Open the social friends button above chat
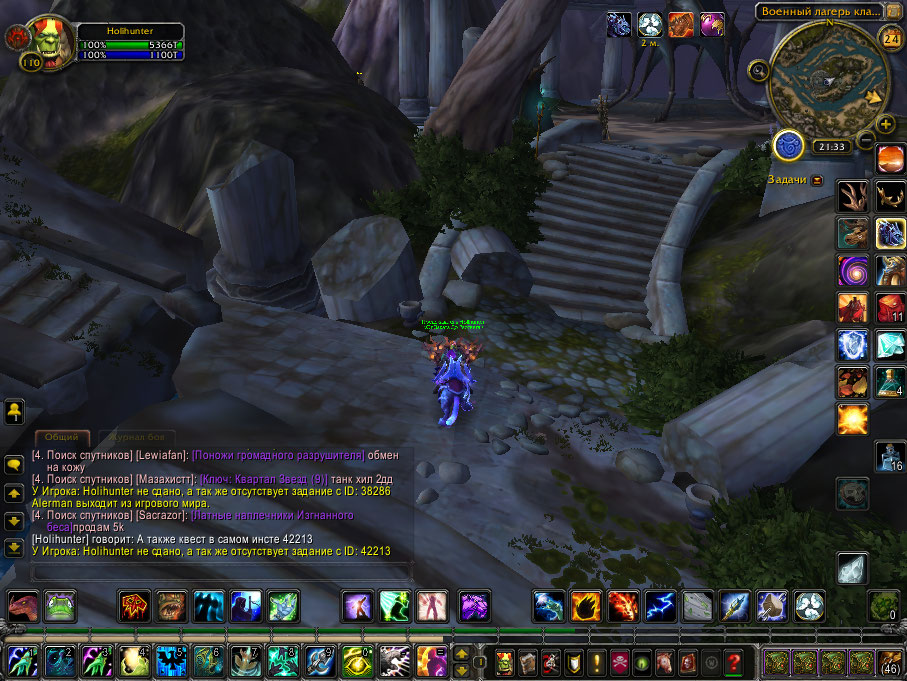The width and height of the screenshot is (907, 681). [x=15, y=410]
